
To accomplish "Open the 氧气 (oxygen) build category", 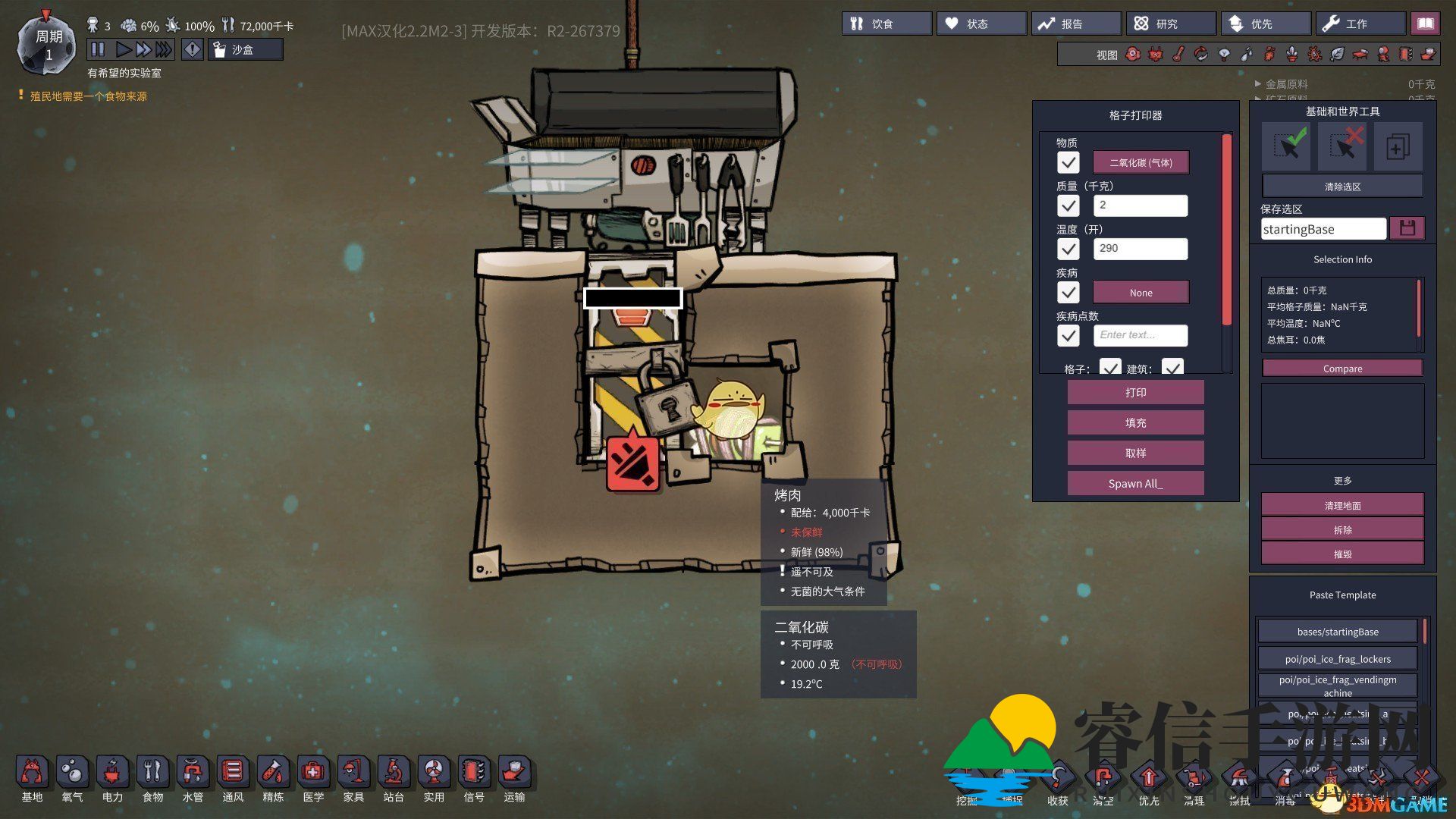I will click(72, 775).
